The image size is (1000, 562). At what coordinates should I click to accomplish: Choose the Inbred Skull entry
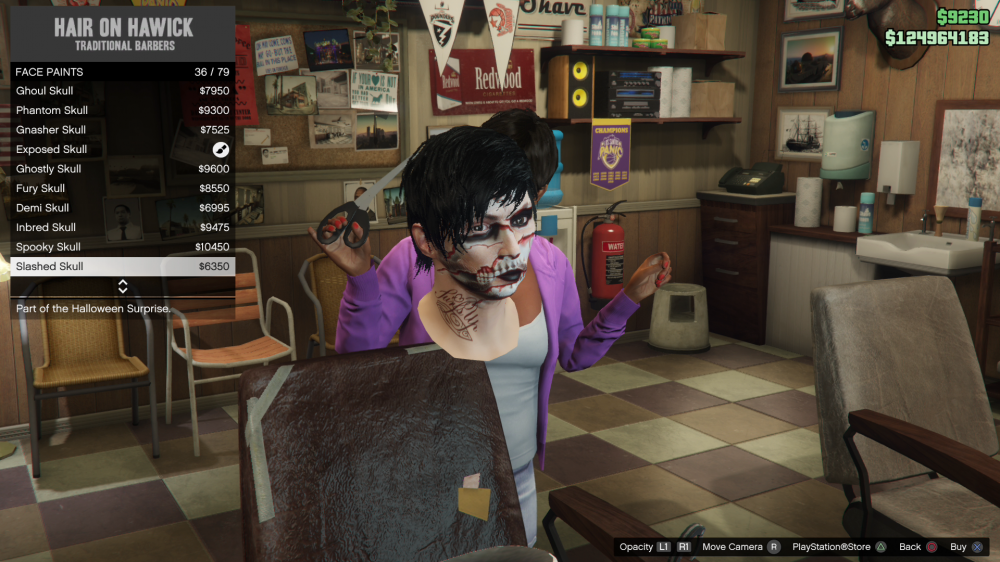point(122,227)
